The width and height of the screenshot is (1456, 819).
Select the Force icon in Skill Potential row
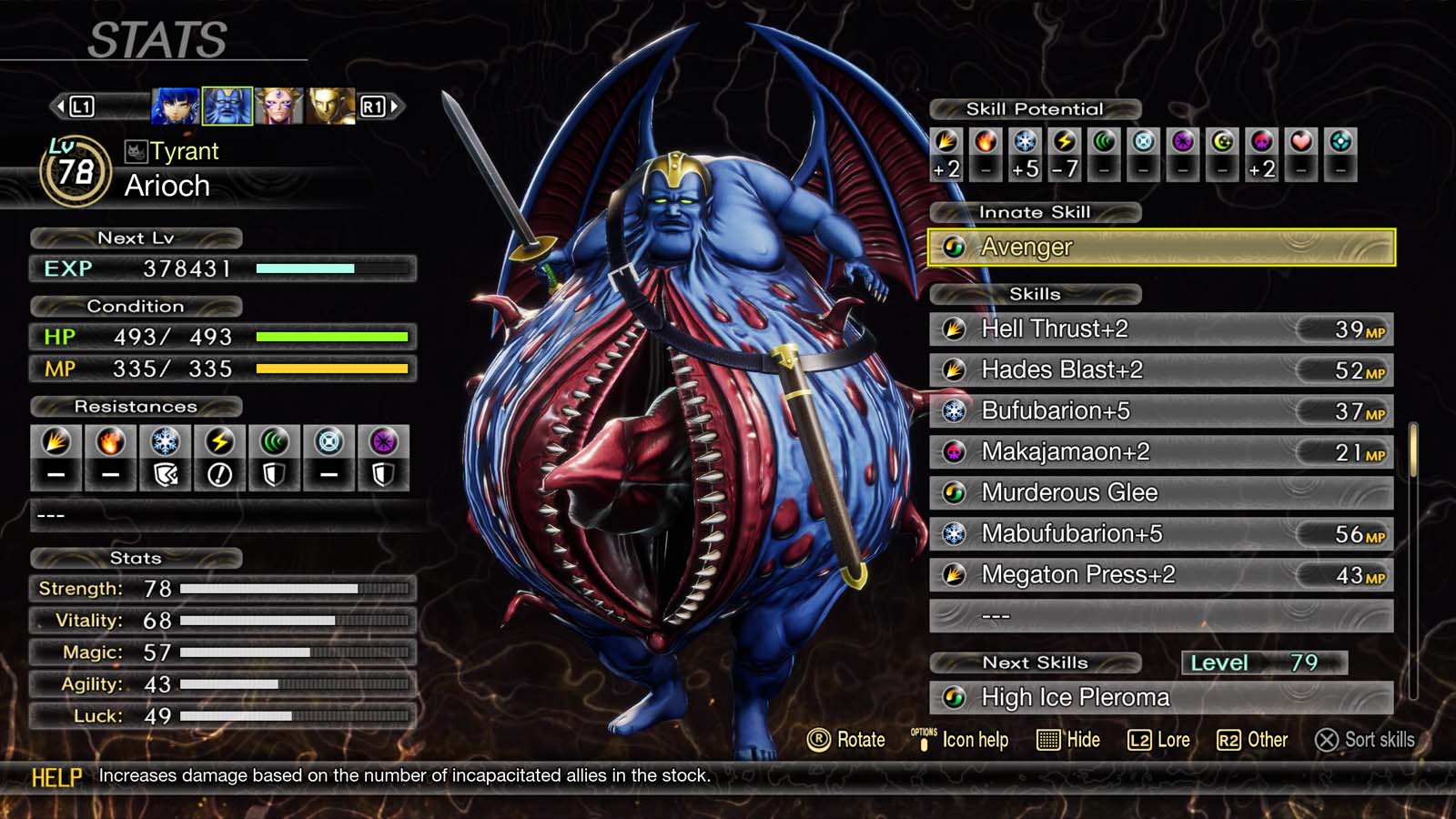click(1103, 142)
